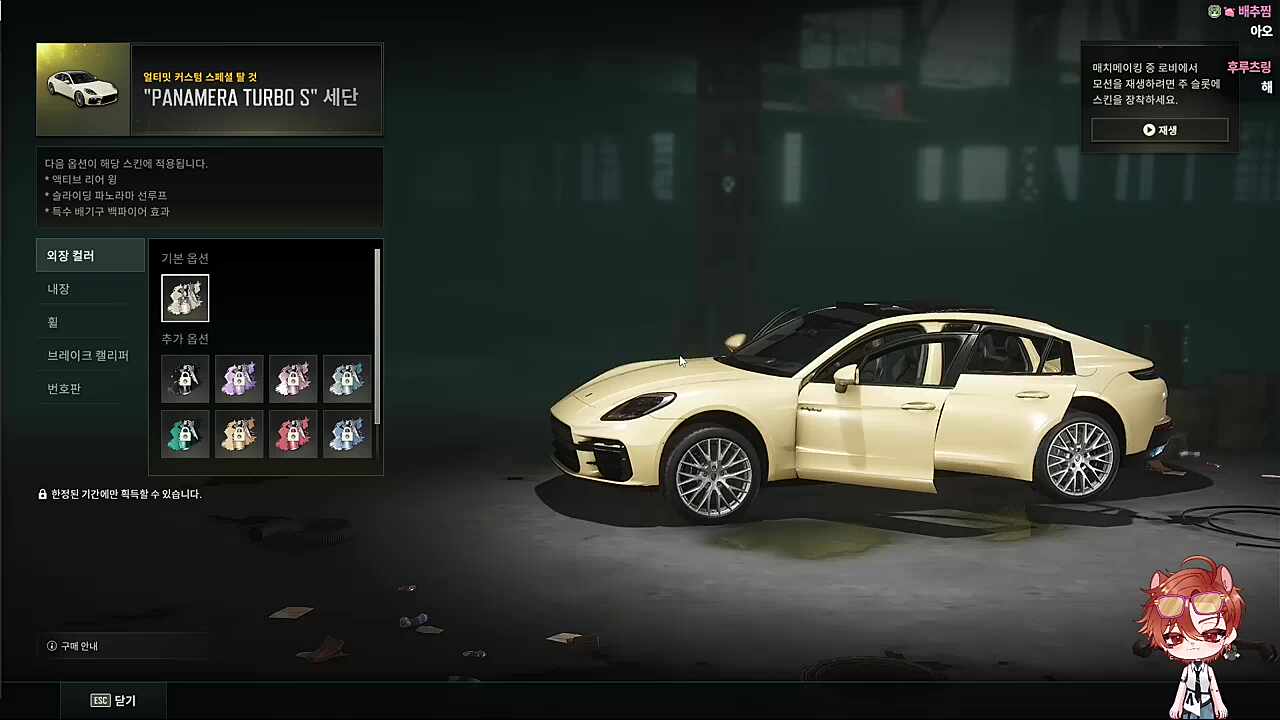Image resolution: width=1280 pixels, height=720 pixels.
Task: Close the screen with 닫기 button
Action: [113, 701]
